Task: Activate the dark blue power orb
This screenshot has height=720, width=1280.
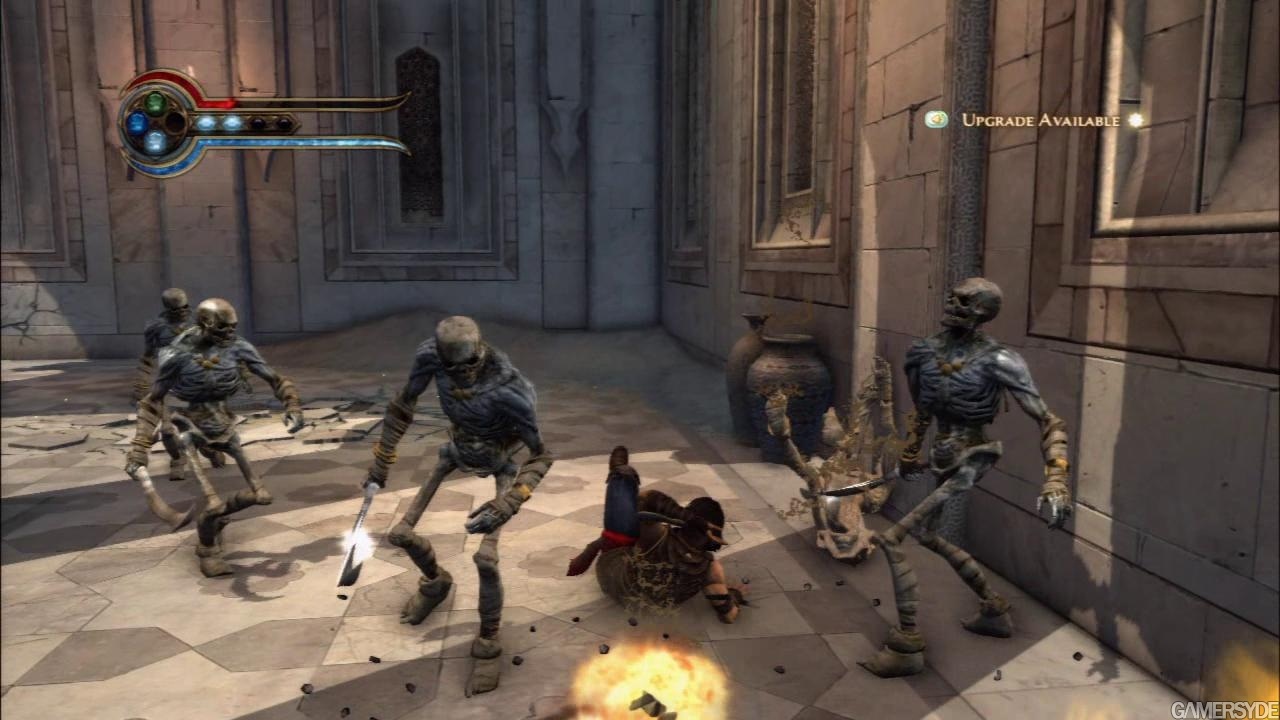Action: [136, 122]
